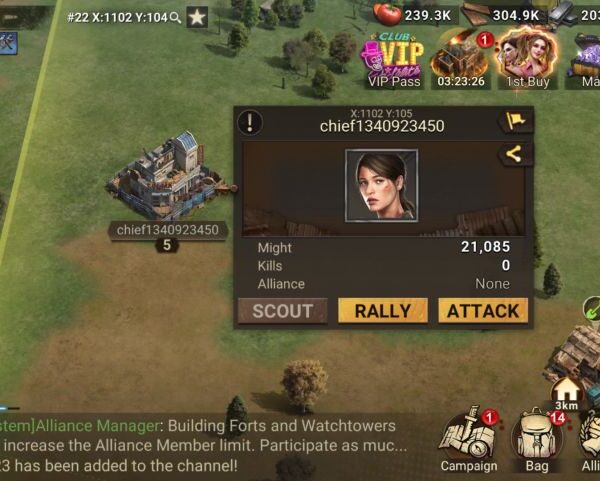Bookmark this location with the flag icon

coord(516,122)
